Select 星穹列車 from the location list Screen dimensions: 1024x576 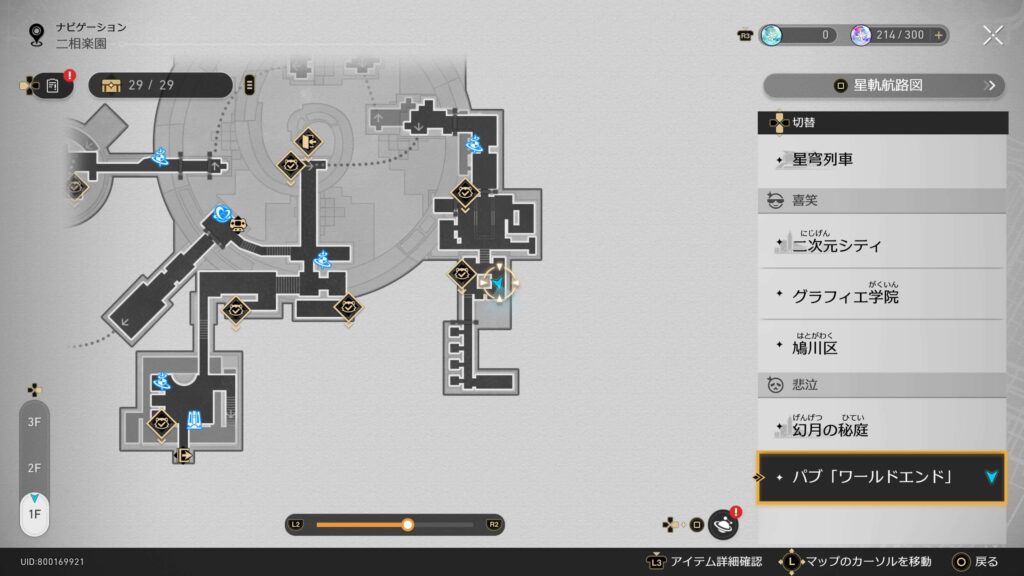880,160
